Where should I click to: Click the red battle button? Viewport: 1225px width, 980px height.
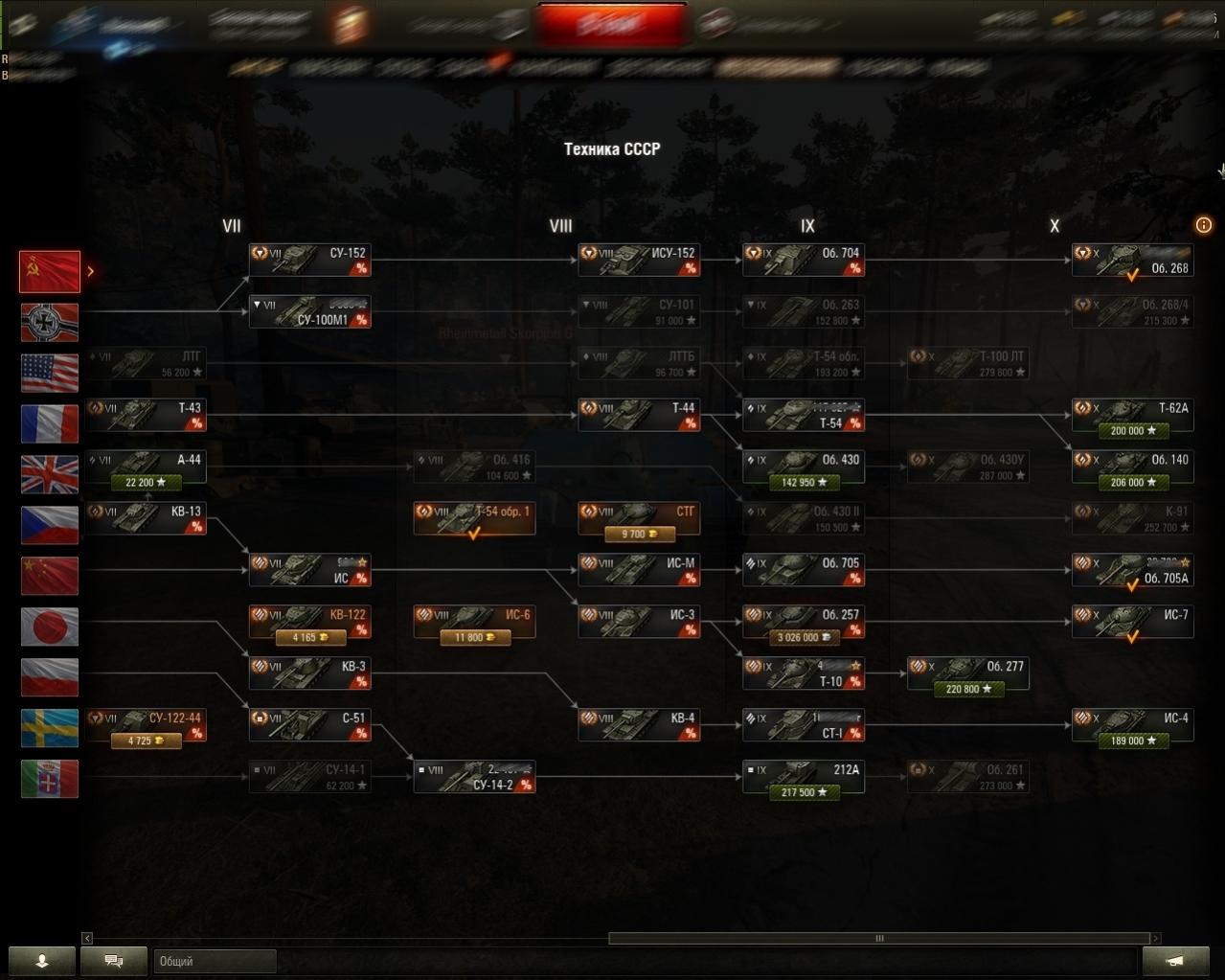click(x=612, y=24)
